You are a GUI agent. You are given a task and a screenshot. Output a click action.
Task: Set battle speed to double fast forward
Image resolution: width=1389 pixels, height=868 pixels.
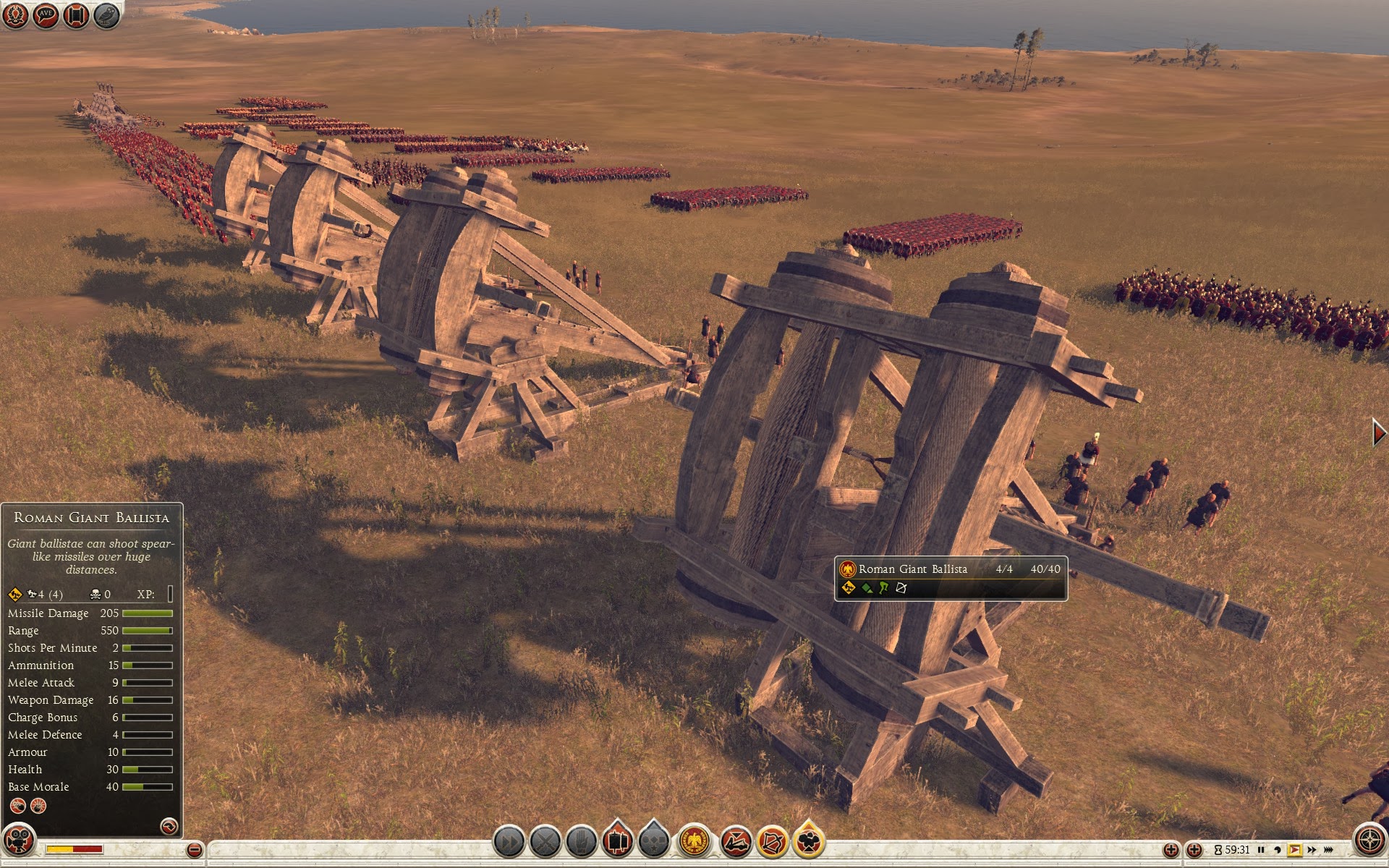[x=1312, y=850]
